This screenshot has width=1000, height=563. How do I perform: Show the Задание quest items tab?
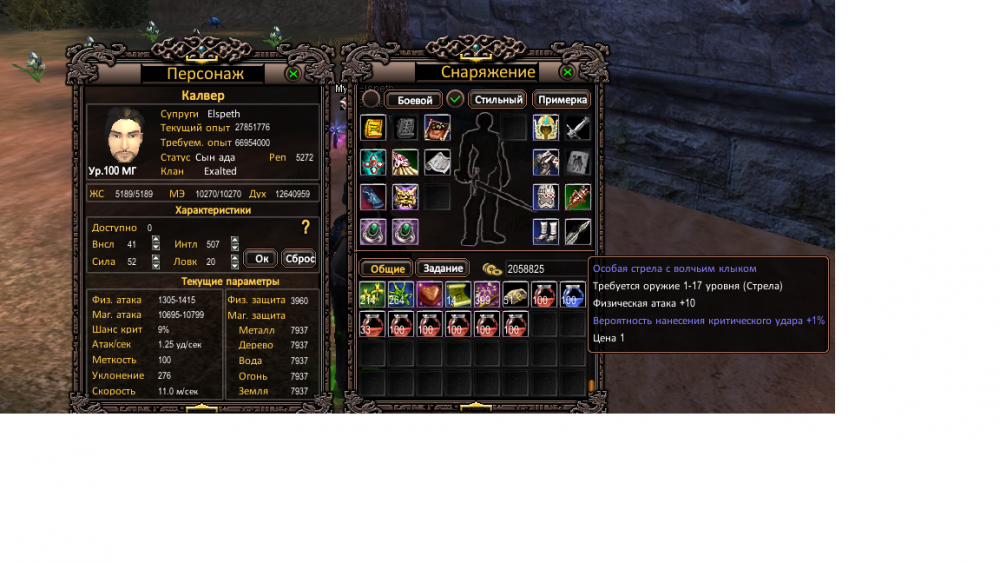pos(443,269)
